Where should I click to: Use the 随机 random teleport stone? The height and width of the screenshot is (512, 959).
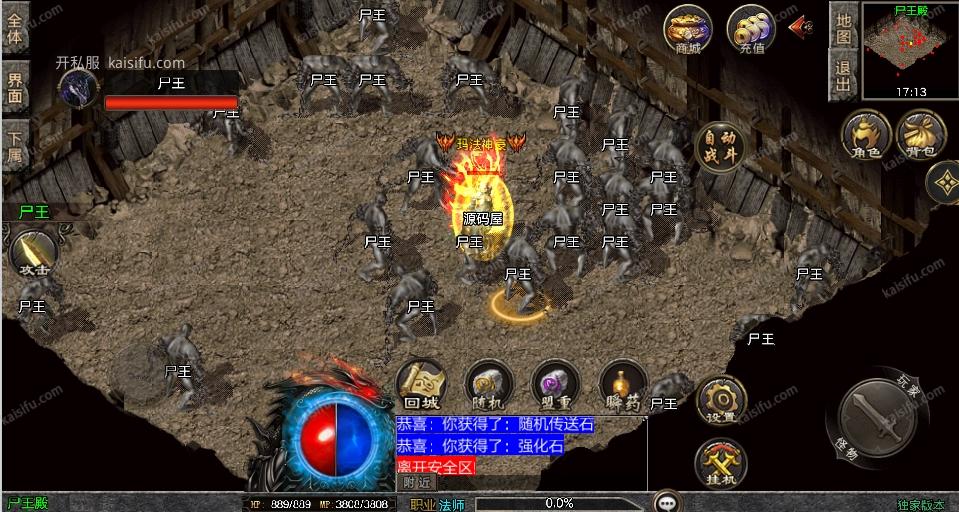(488, 385)
